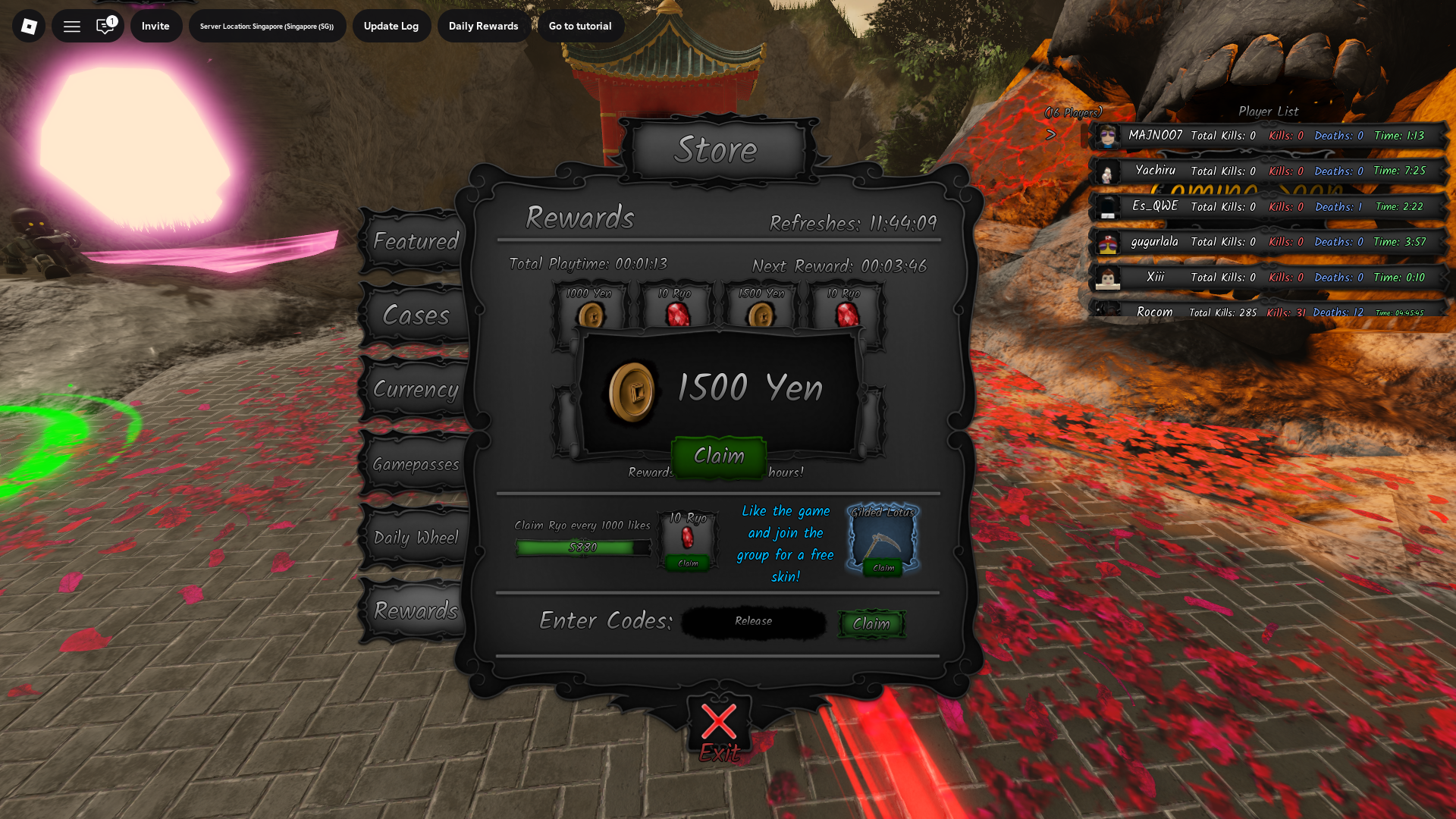The image size is (1456, 819).
Task: Switch to the Gamepasses tab
Action: [x=416, y=463]
